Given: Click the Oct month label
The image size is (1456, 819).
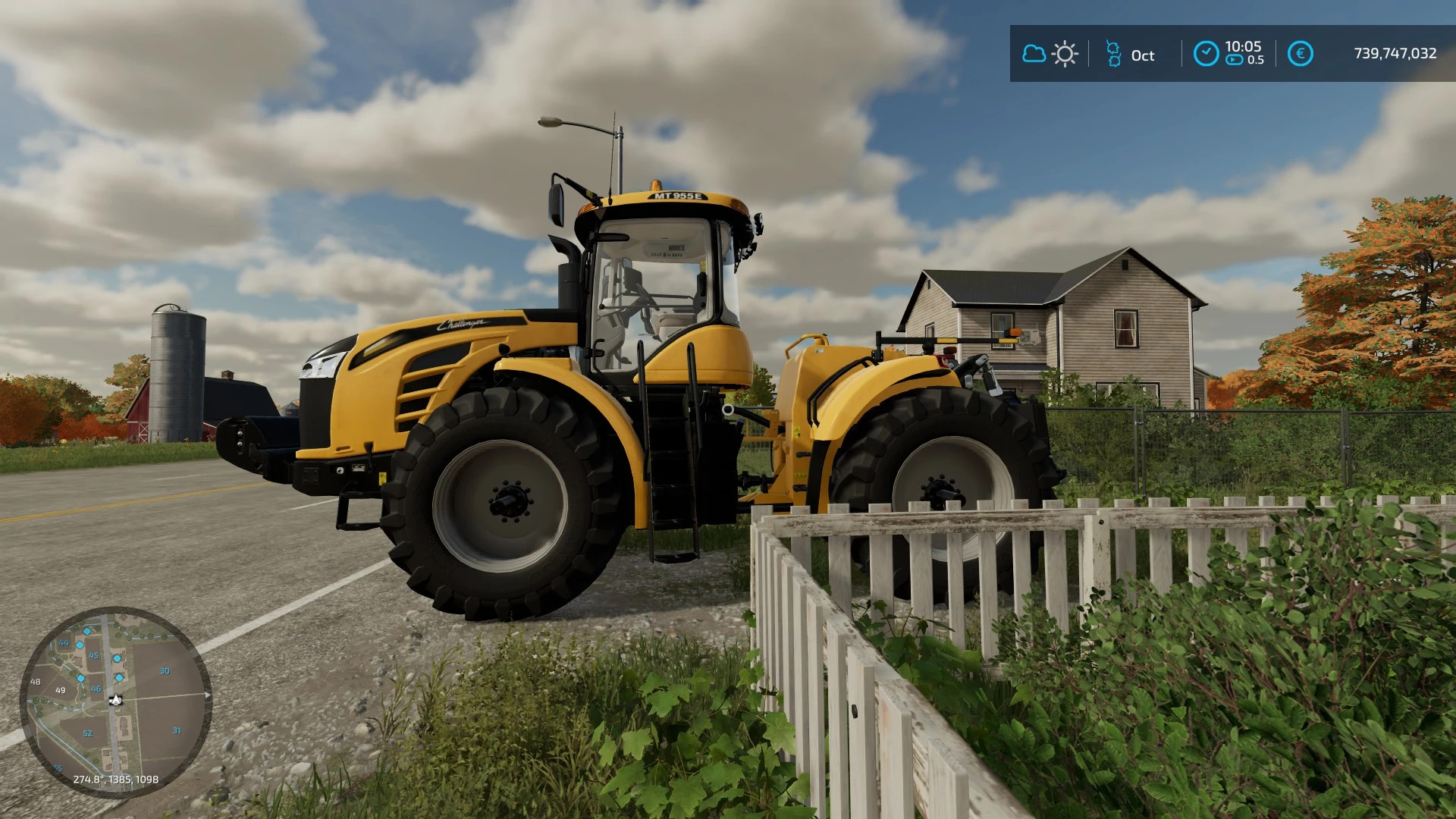Looking at the screenshot, I should [x=1144, y=55].
